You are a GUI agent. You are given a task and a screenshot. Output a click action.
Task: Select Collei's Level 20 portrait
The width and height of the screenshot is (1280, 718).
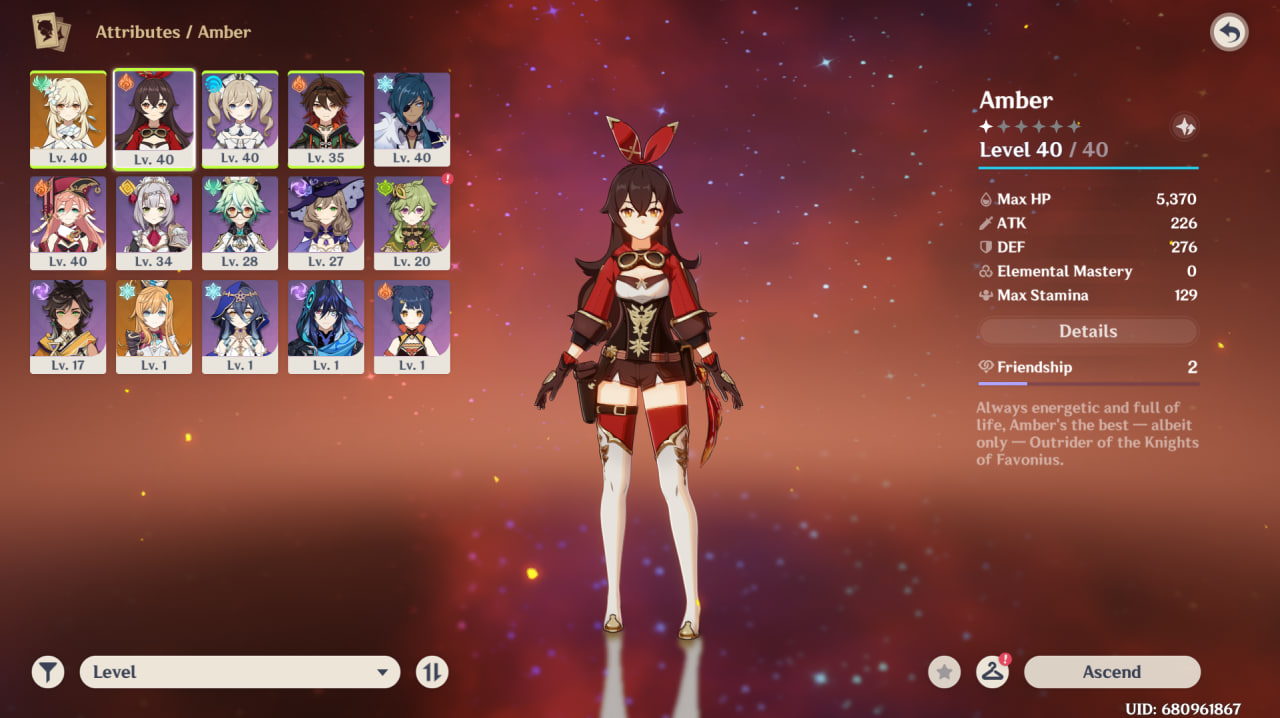[412, 222]
